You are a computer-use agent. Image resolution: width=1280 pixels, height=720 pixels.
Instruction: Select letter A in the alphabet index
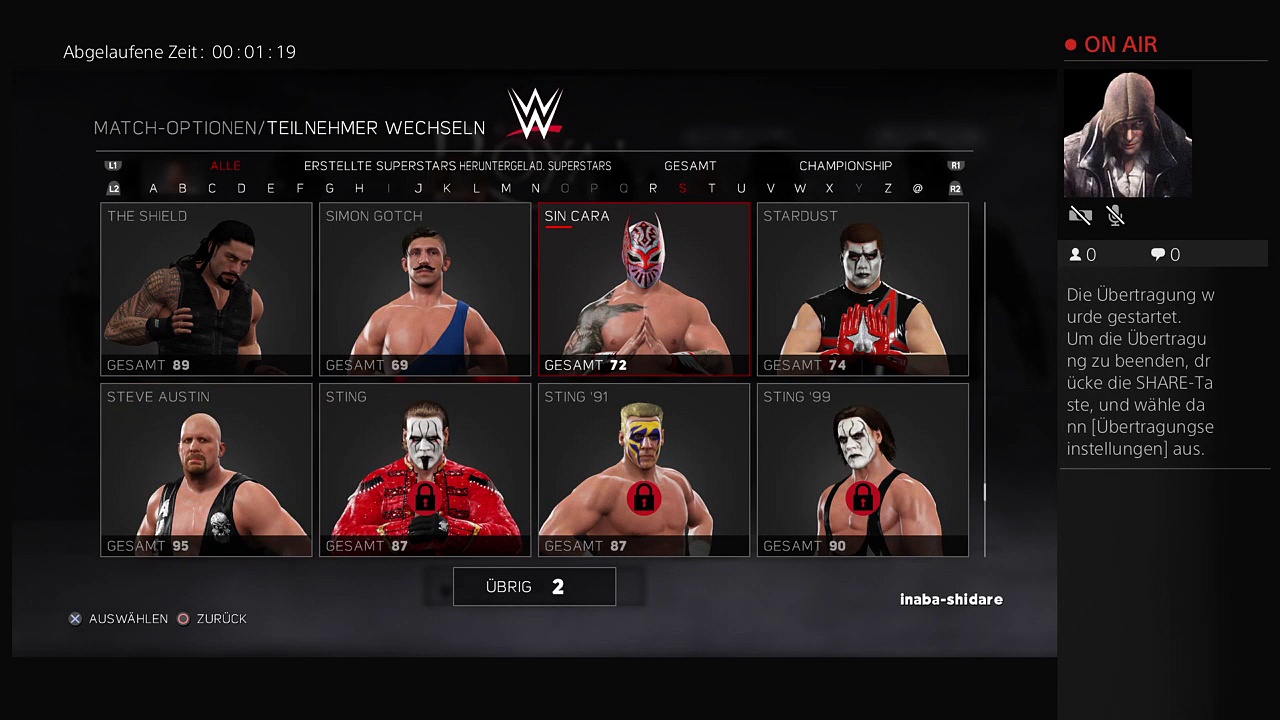[153, 188]
